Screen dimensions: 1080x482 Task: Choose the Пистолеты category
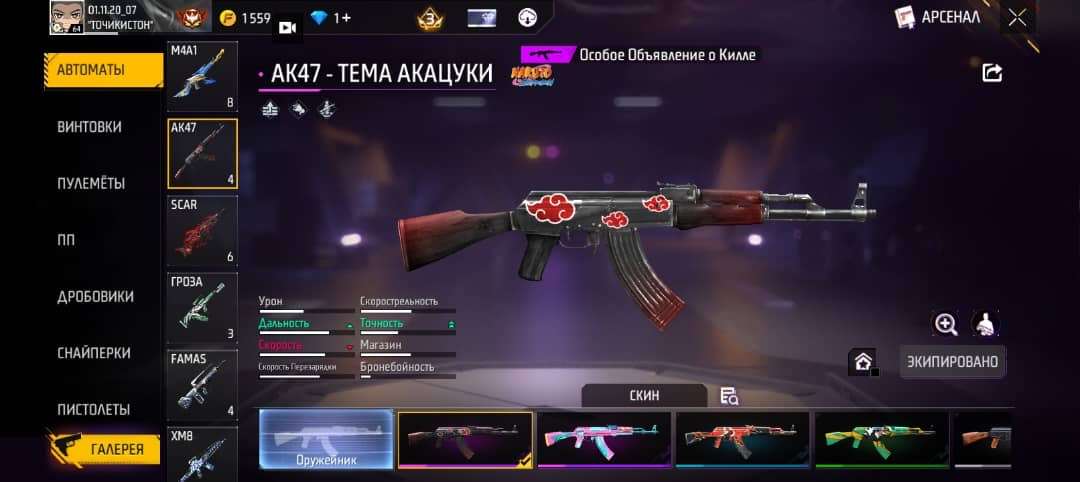[x=94, y=409]
